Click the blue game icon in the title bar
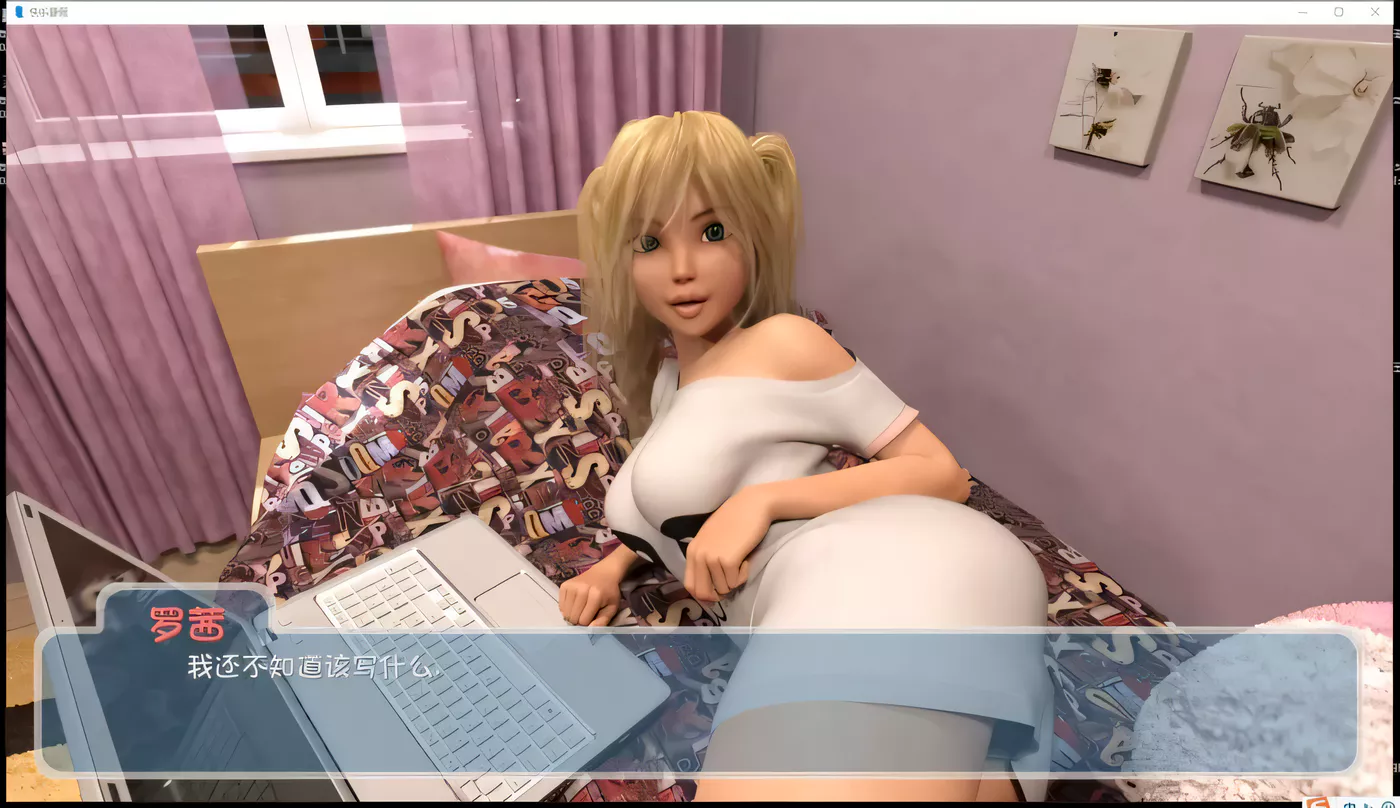The height and width of the screenshot is (808, 1400). (19, 12)
